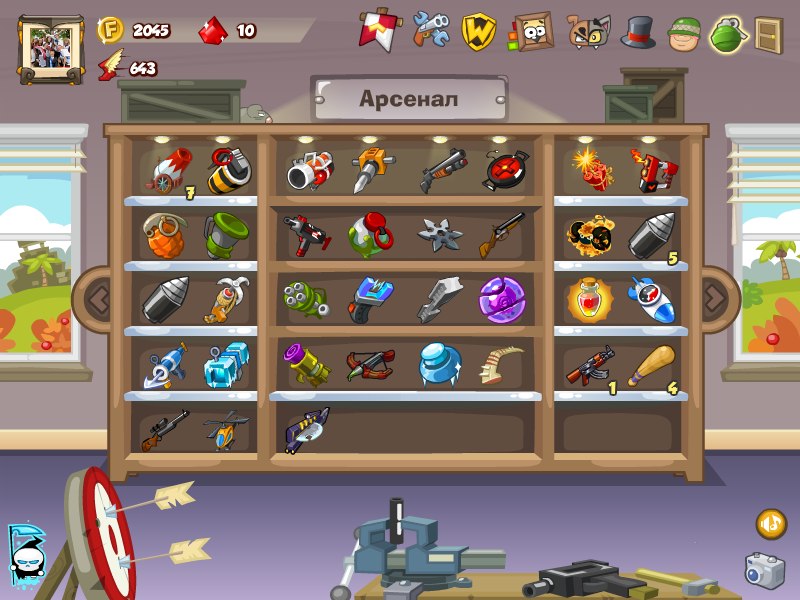
Task: Click the red ruby currency icon
Action: [212, 31]
